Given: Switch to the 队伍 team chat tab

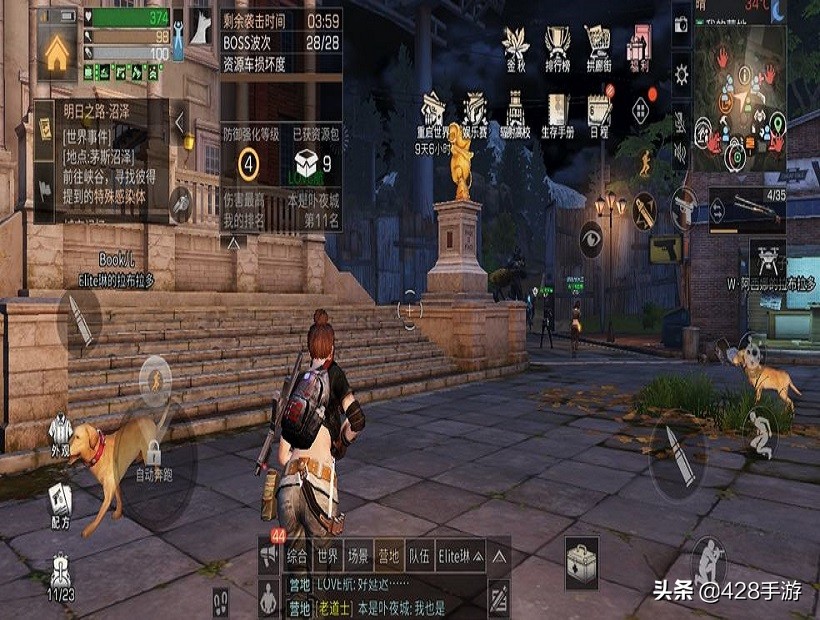Looking at the screenshot, I should click(419, 555).
